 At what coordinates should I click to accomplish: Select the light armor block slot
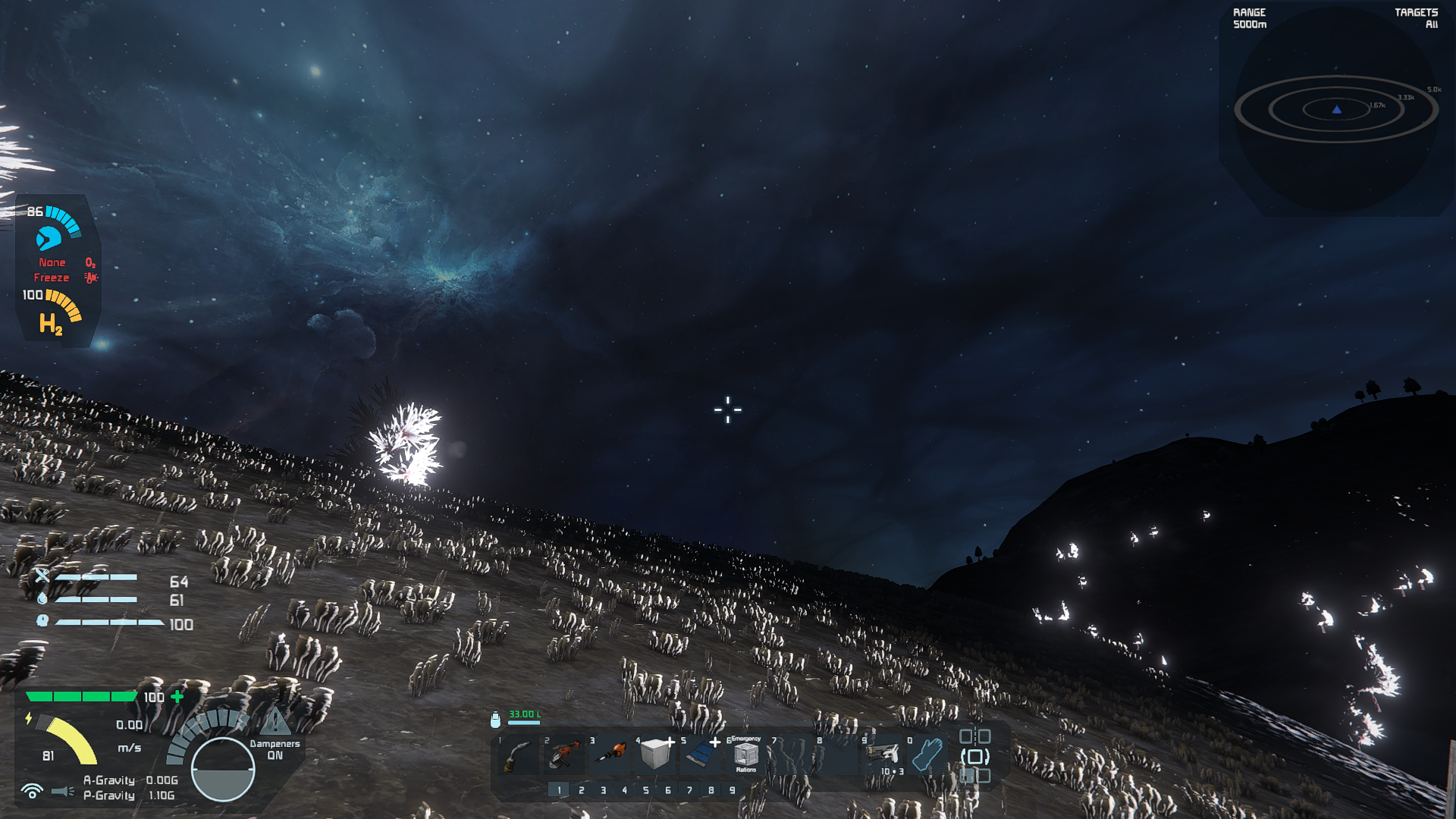pyautogui.click(x=655, y=754)
